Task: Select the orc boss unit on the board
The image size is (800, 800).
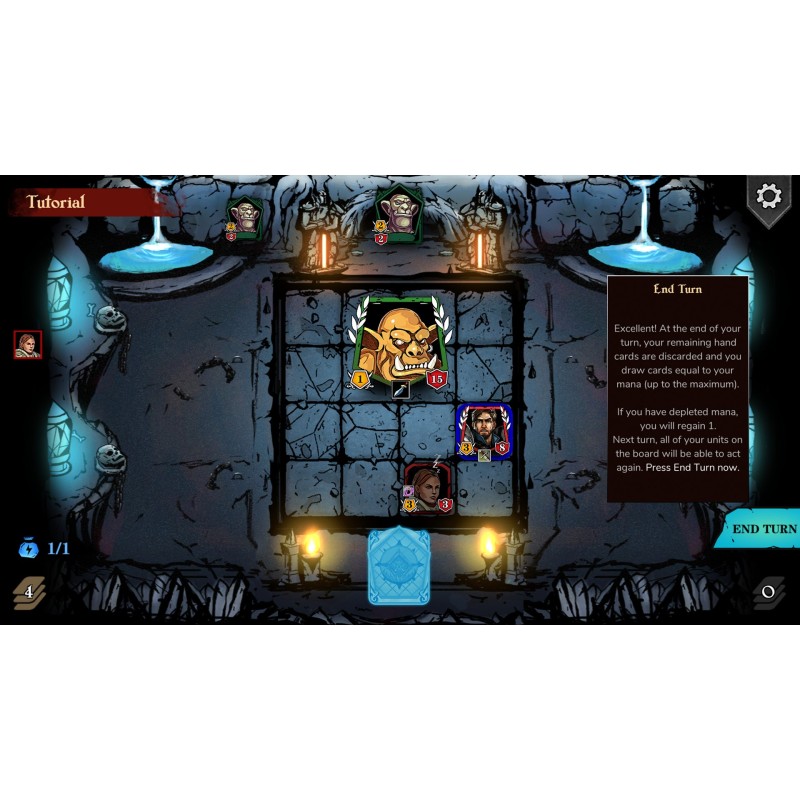Action: point(397,342)
